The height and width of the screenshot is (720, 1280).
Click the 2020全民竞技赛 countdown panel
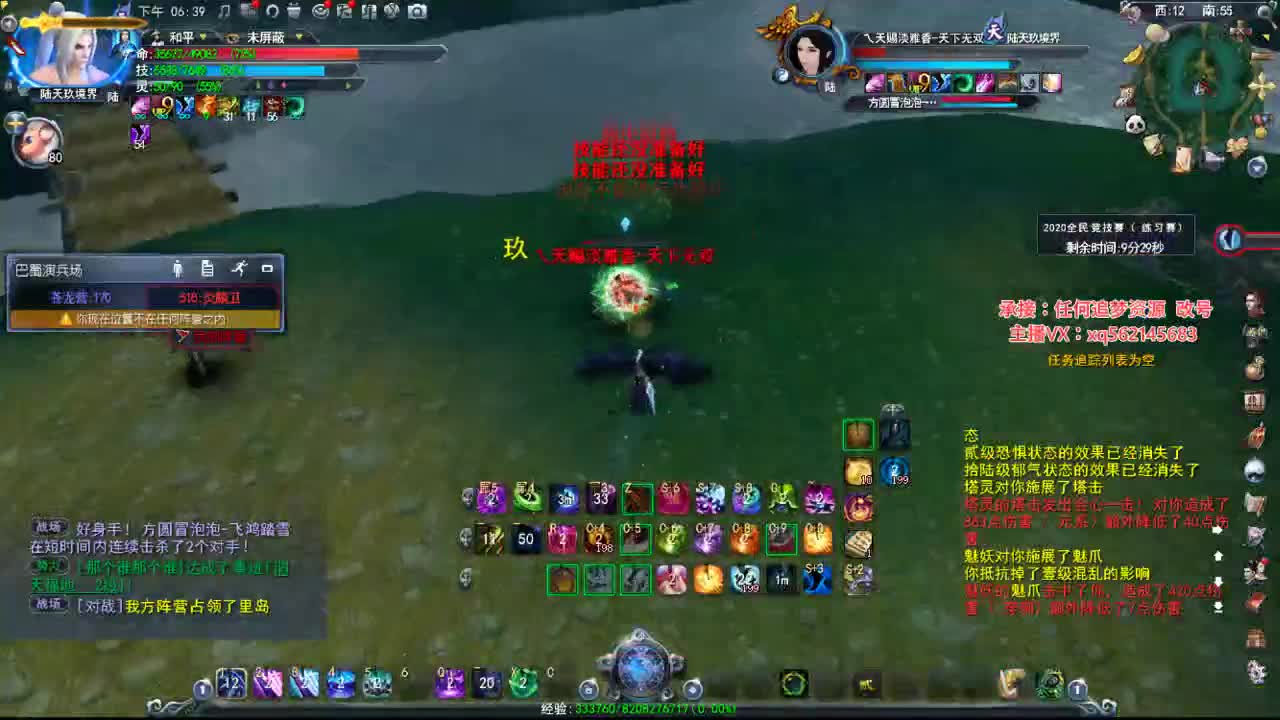(x=1113, y=235)
